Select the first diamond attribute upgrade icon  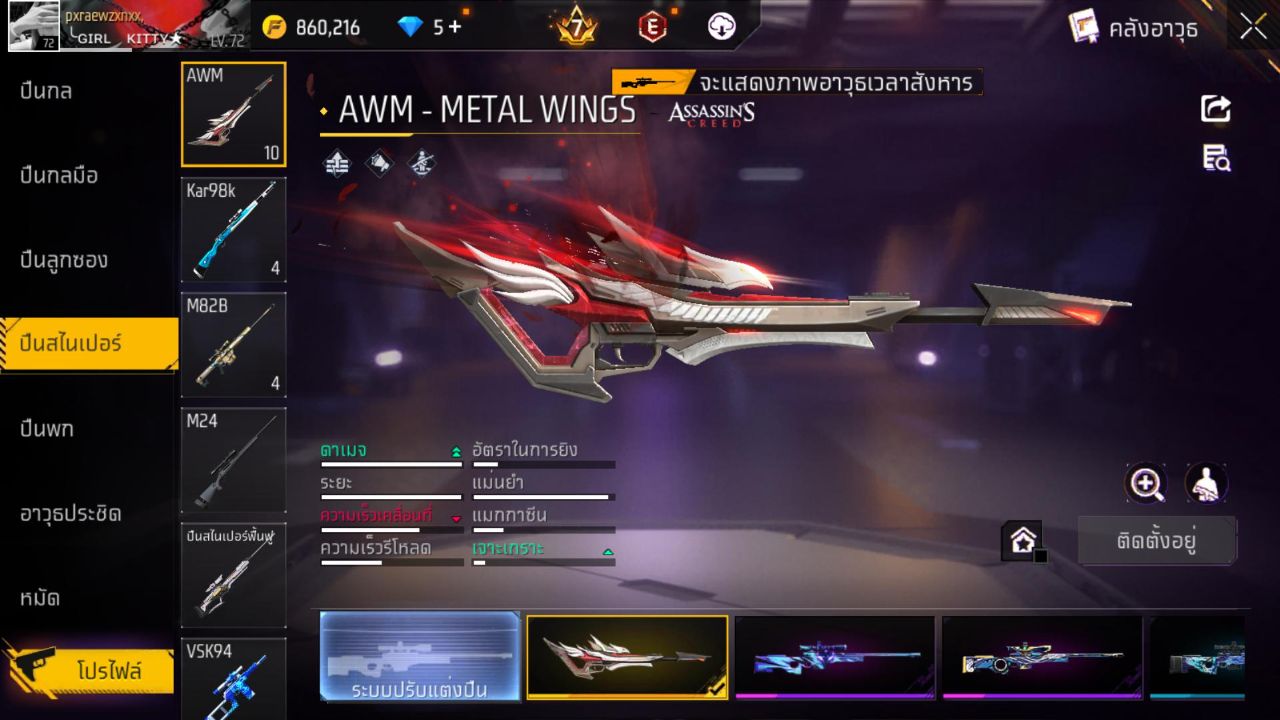click(337, 162)
